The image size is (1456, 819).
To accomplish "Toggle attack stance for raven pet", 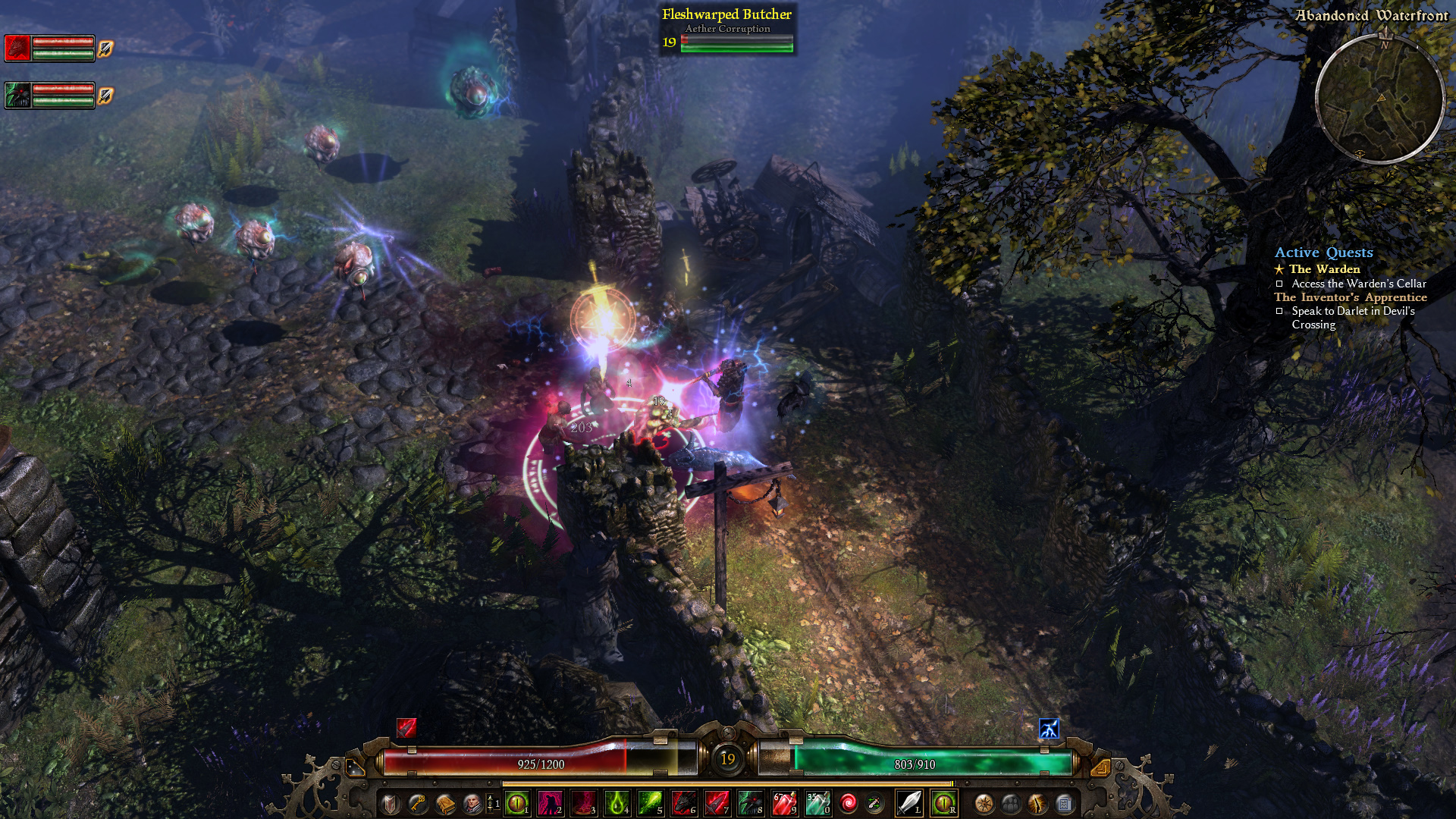I will pyautogui.click(x=105, y=96).
